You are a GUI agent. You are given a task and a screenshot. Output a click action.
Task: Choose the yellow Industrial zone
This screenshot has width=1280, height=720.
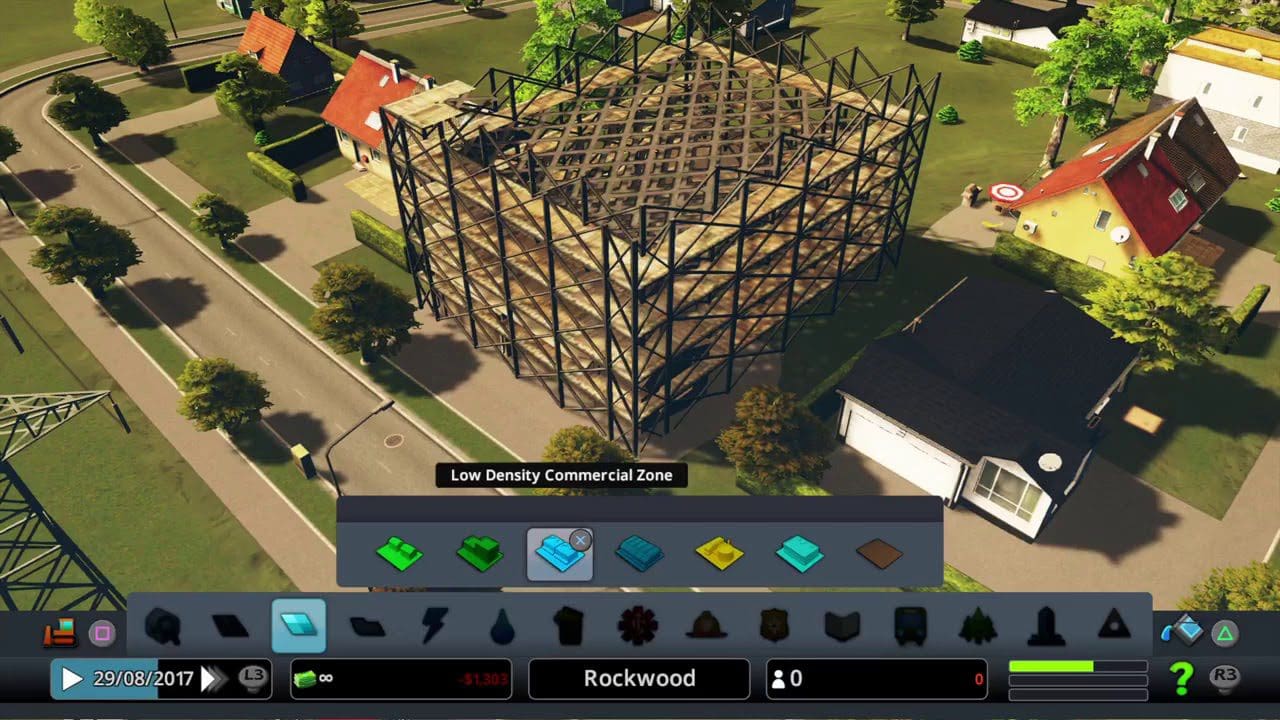pyautogui.click(x=720, y=553)
